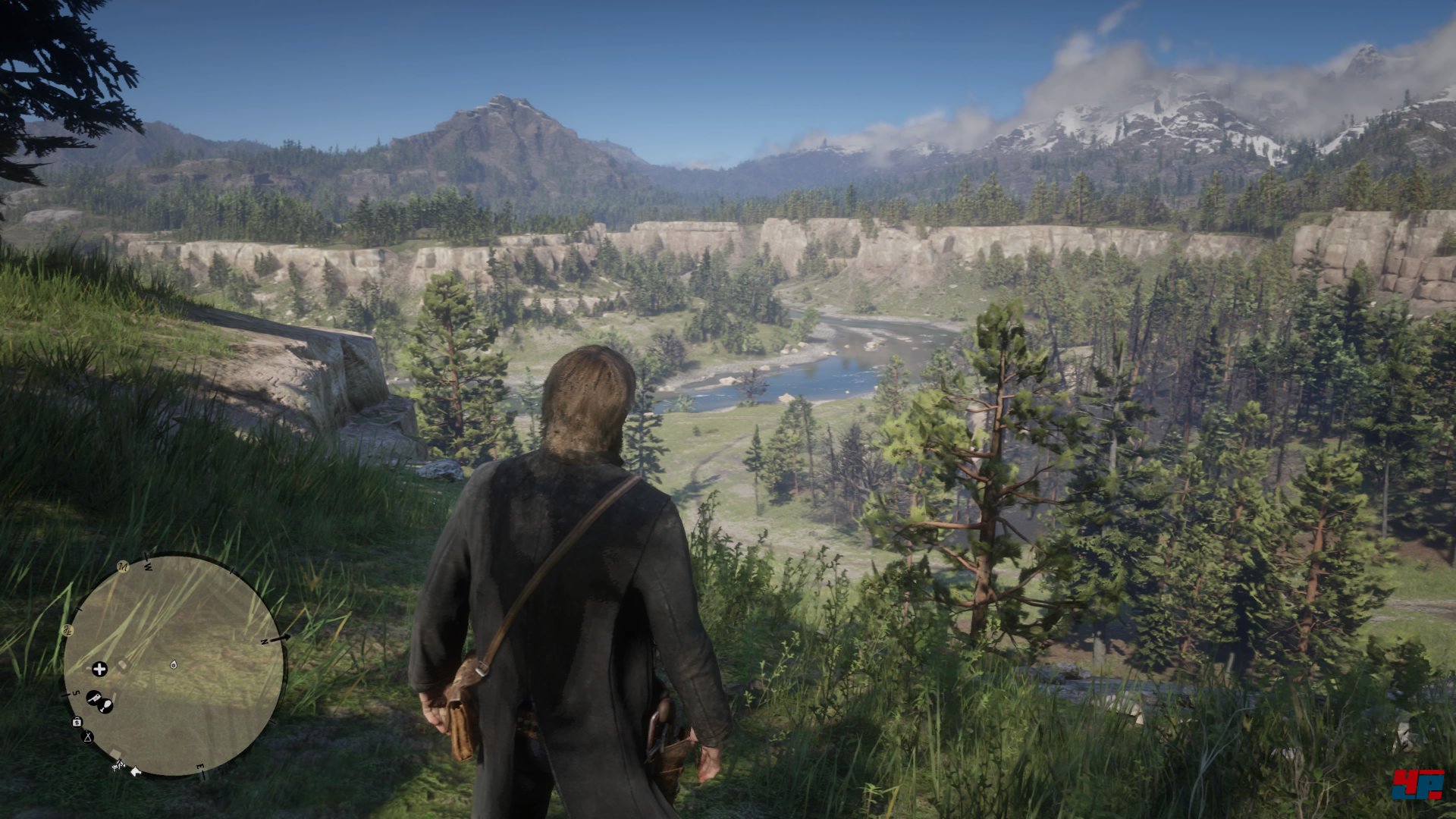The width and height of the screenshot is (1456, 819).
Task: Click the satchel bag marker on minimap edge
Action: pos(77,721)
